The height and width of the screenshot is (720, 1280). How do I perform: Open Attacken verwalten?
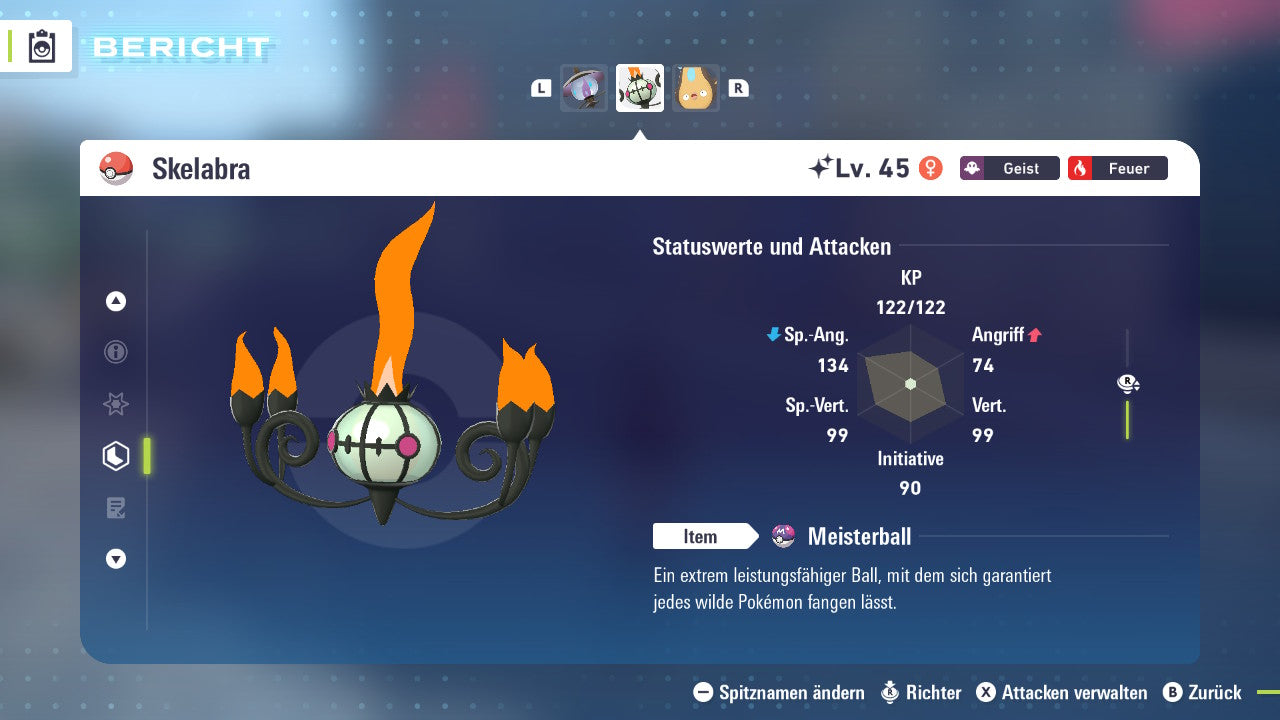click(x=1061, y=692)
